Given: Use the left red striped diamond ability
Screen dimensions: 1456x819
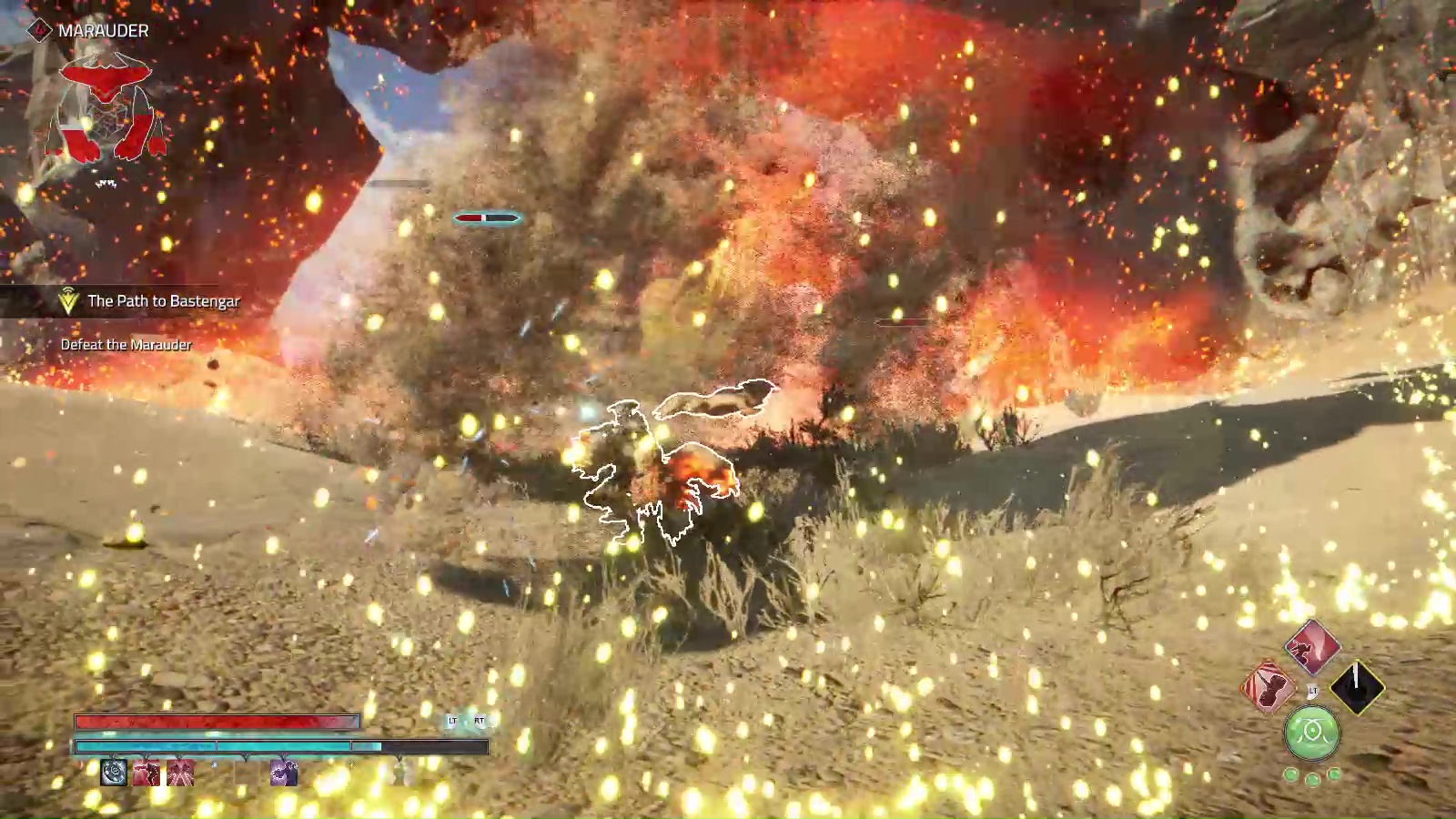Looking at the screenshot, I should 1268,687.
